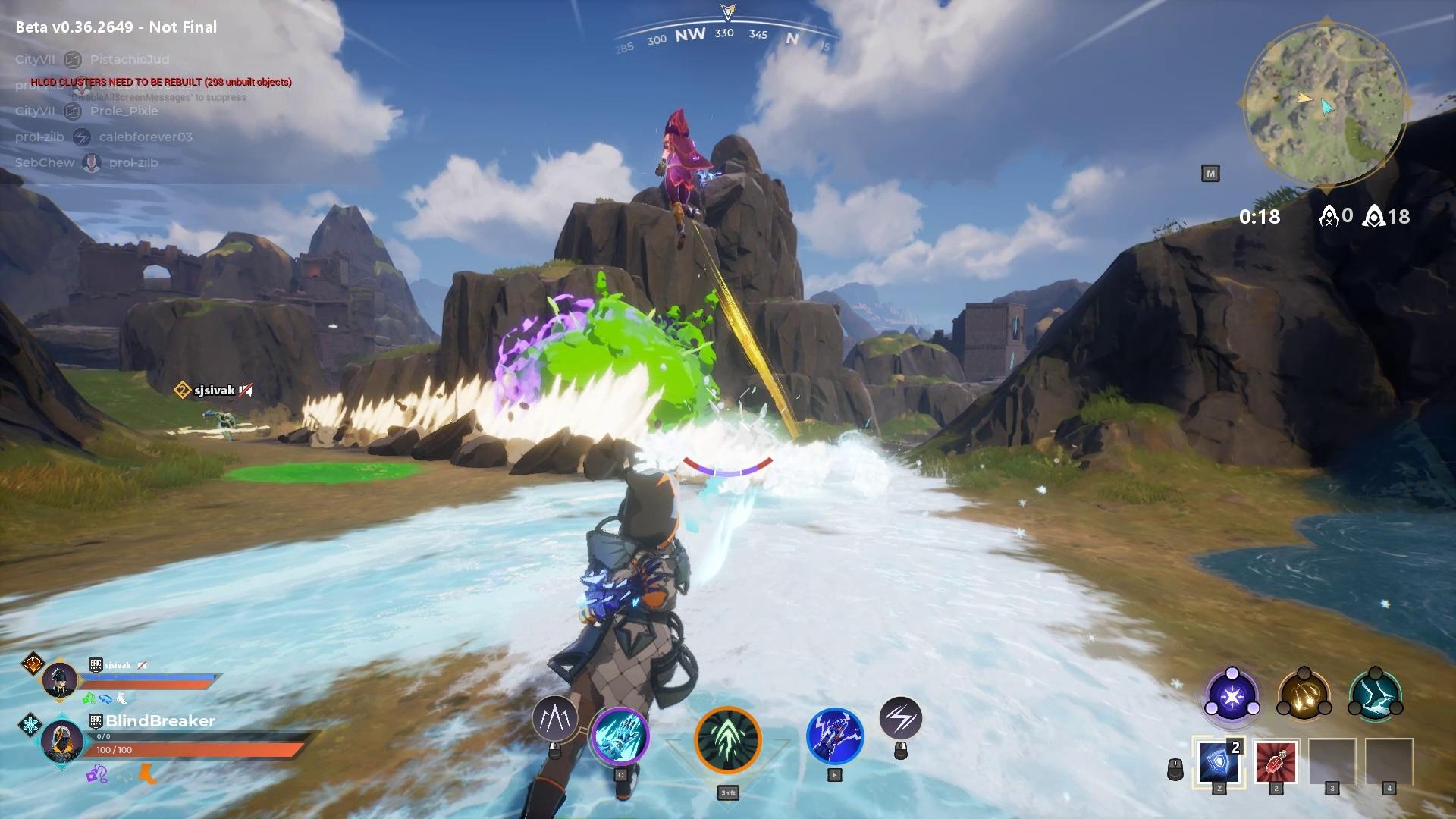Image resolution: width=1456 pixels, height=819 pixels.
Task: Trigger the green rune ability
Action: point(727,739)
